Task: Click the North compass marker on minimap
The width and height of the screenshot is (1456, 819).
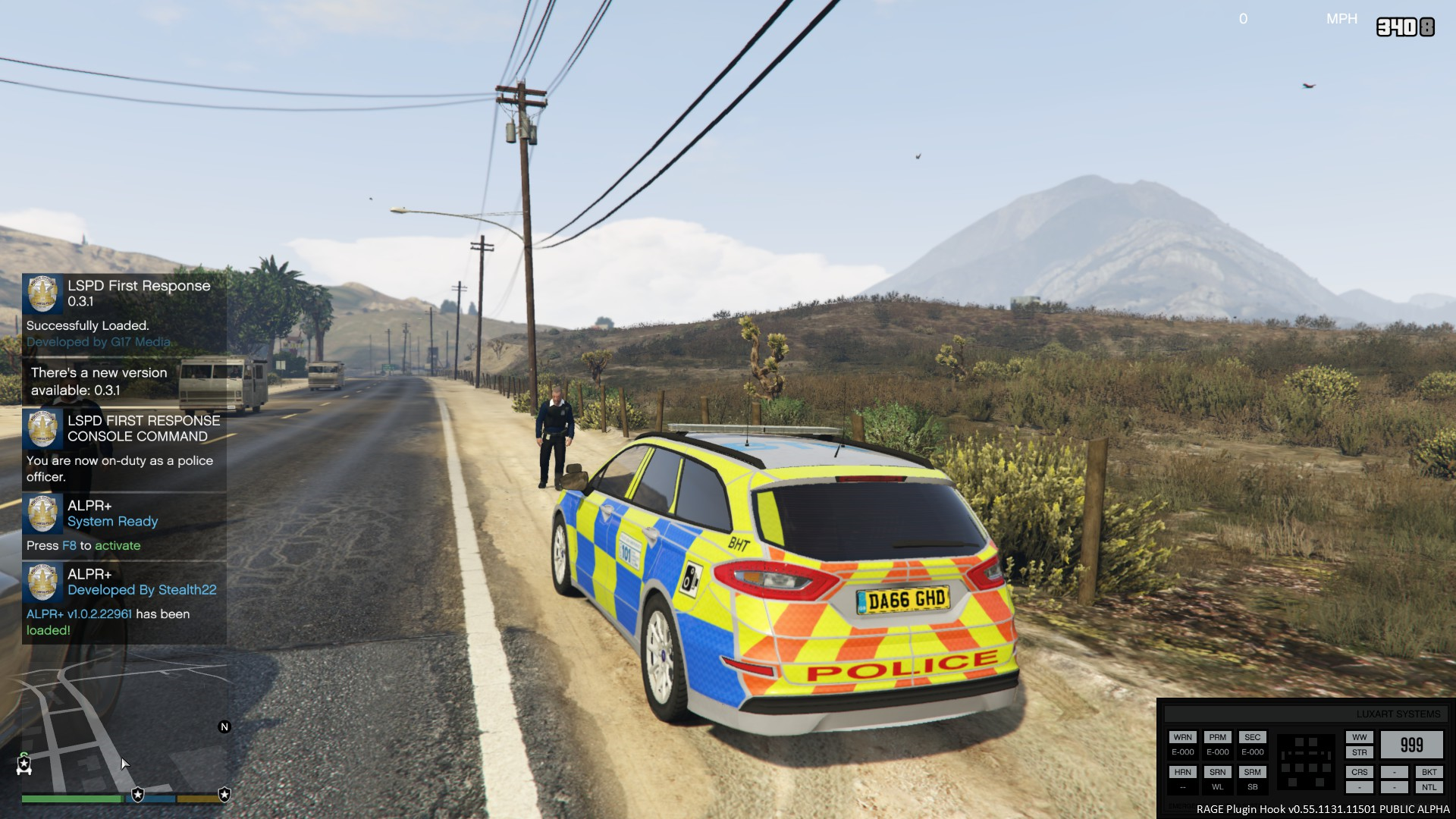Action: [x=224, y=726]
